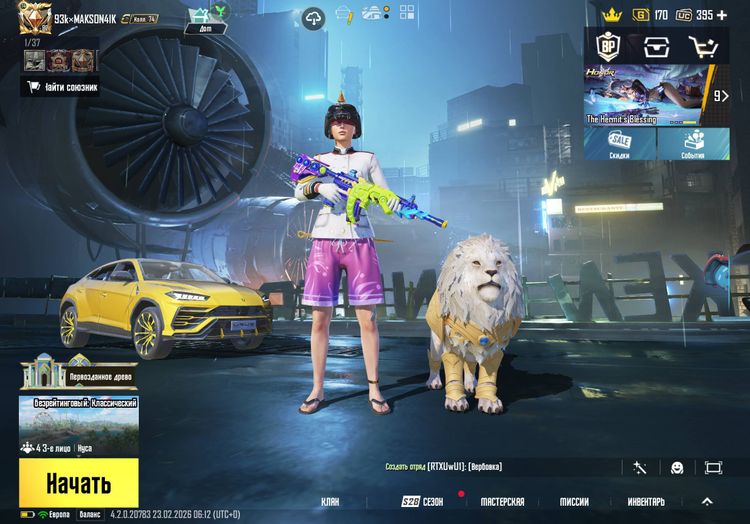Expand the bottom menu with the up arrow

(707, 501)
